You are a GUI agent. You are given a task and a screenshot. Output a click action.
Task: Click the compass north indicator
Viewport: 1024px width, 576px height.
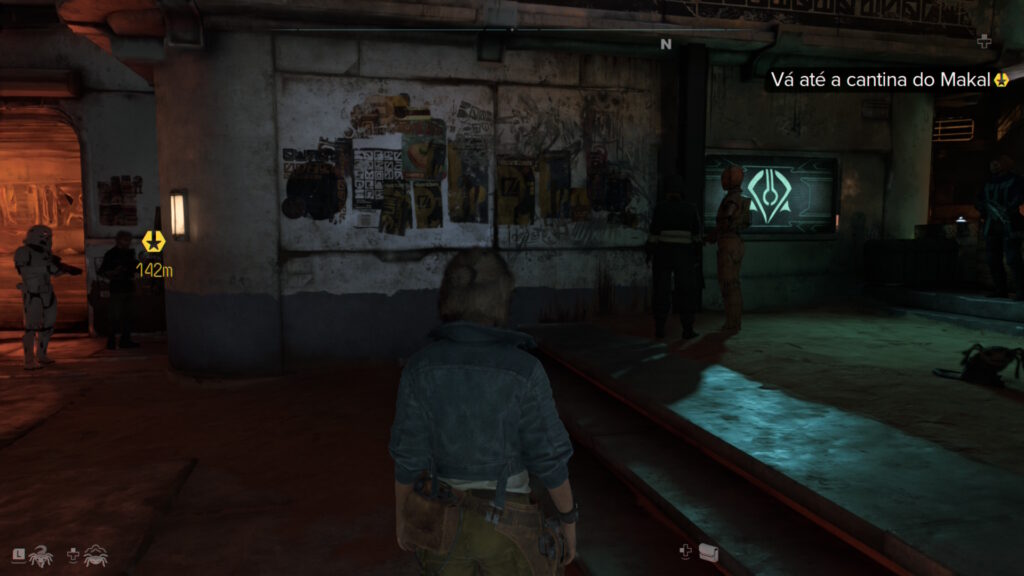click(665, 44)
